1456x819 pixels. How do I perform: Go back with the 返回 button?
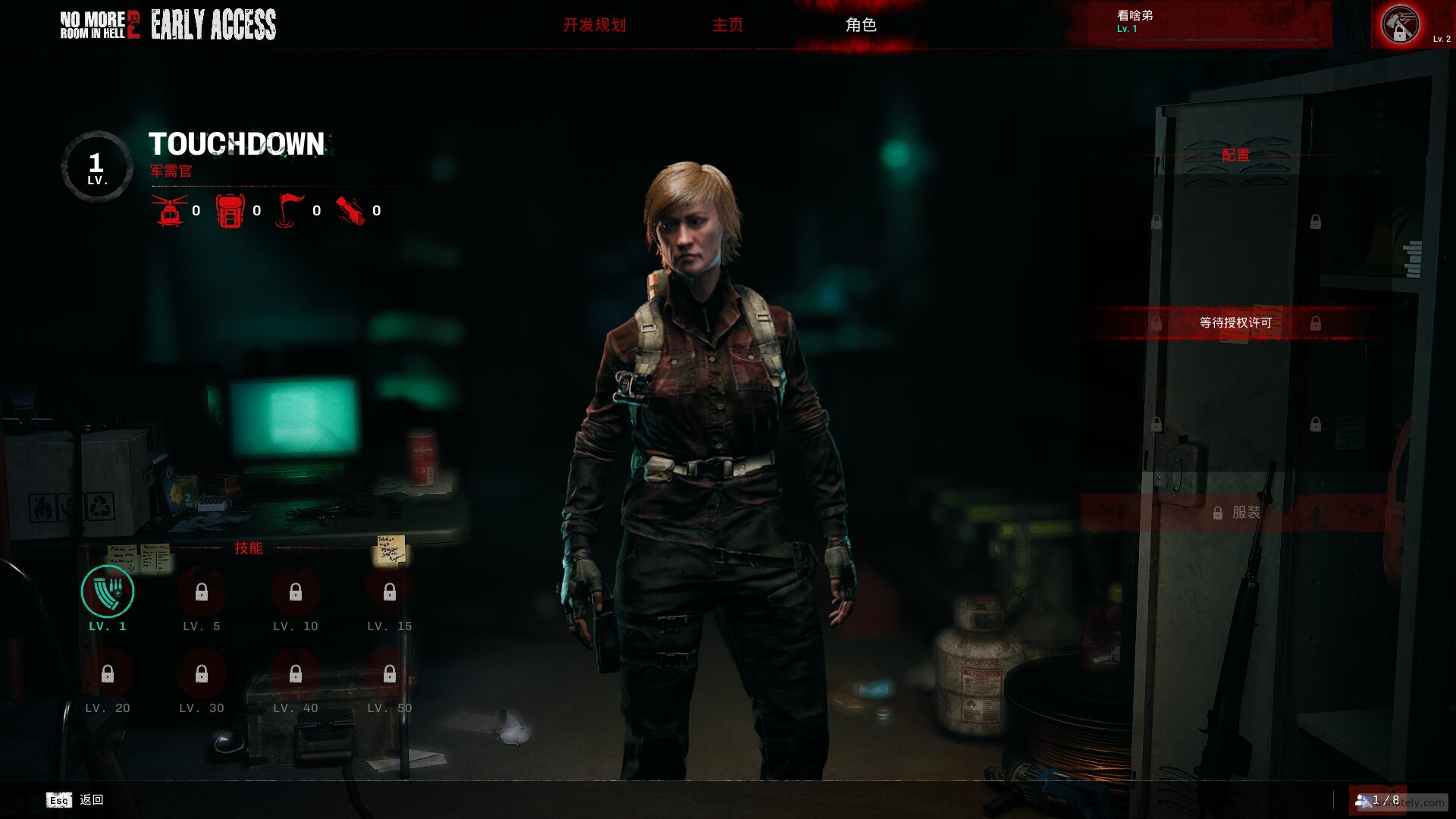76,800
